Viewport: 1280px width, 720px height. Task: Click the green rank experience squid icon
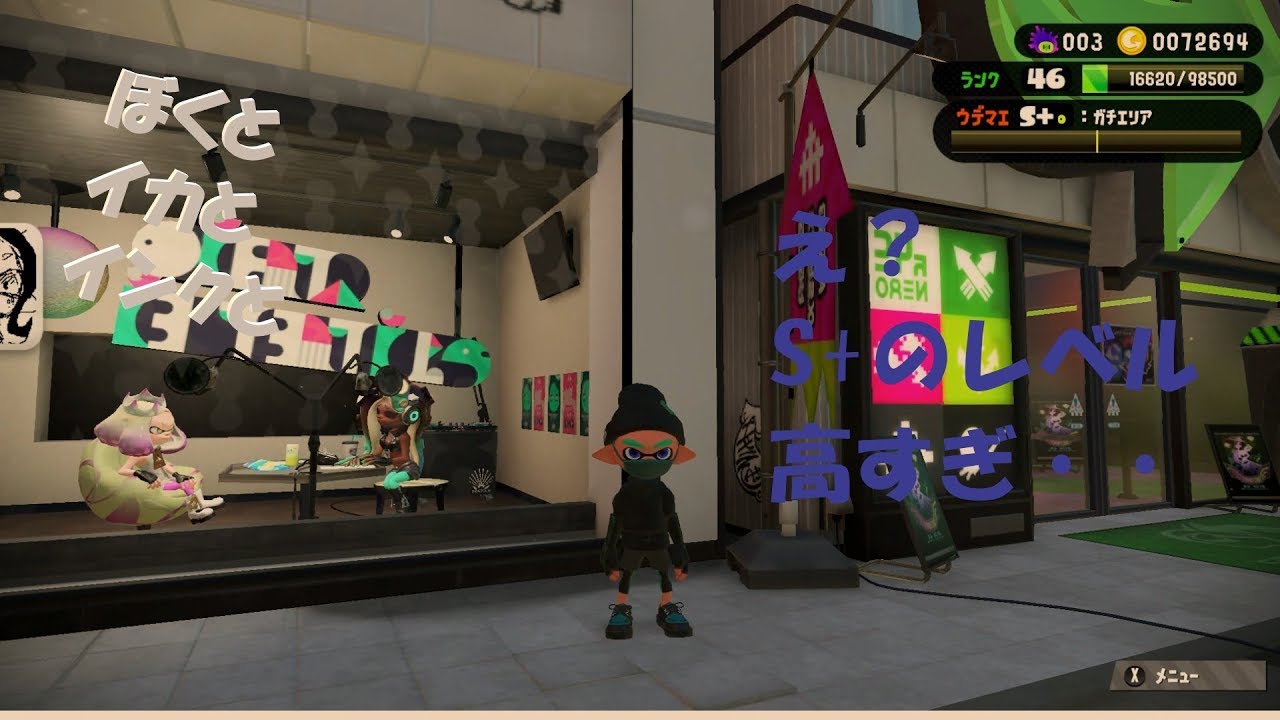[1094, 78]
